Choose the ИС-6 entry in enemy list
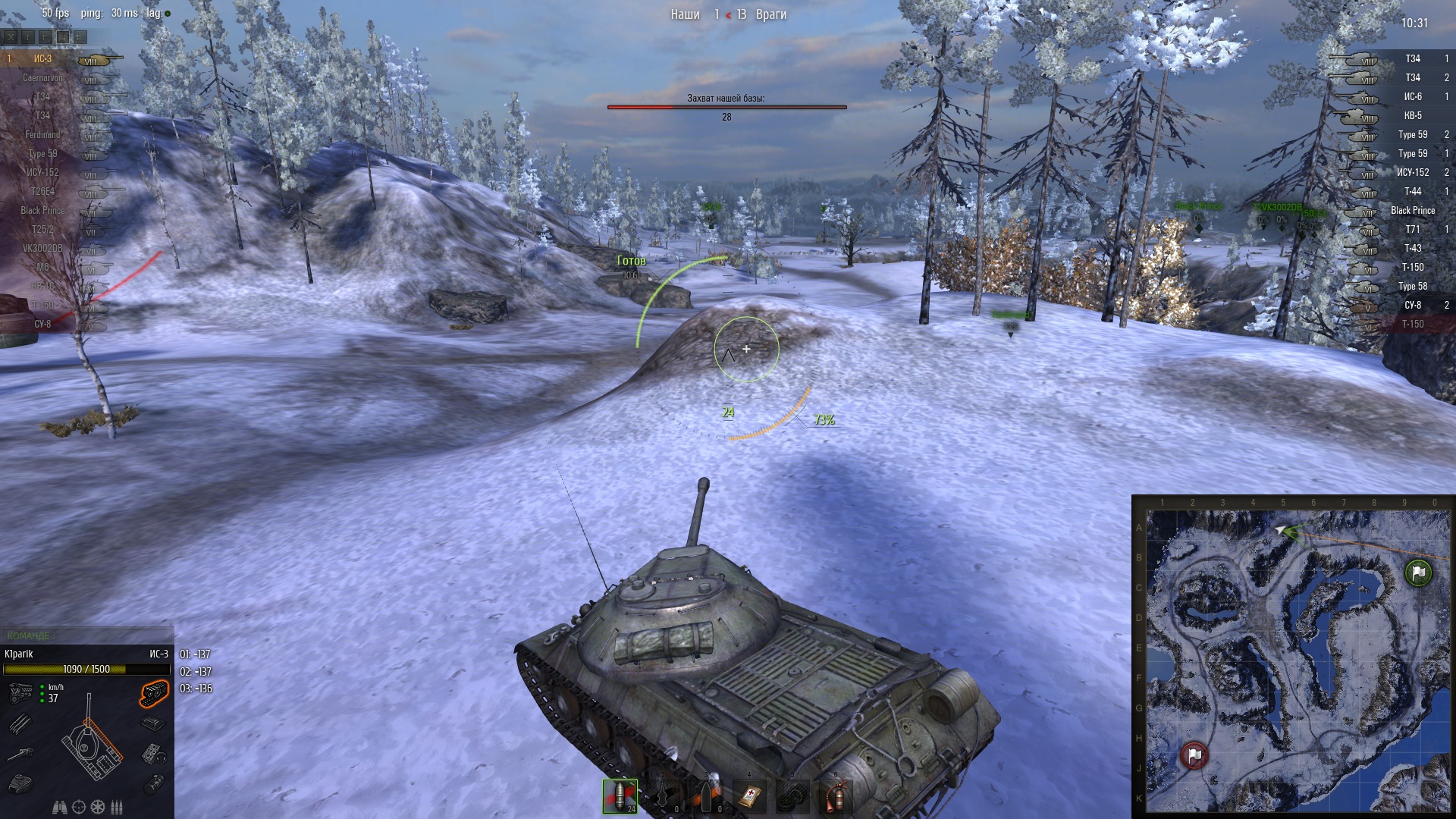This screenshot has height=819, width=1456. (x=1412, y=96)
